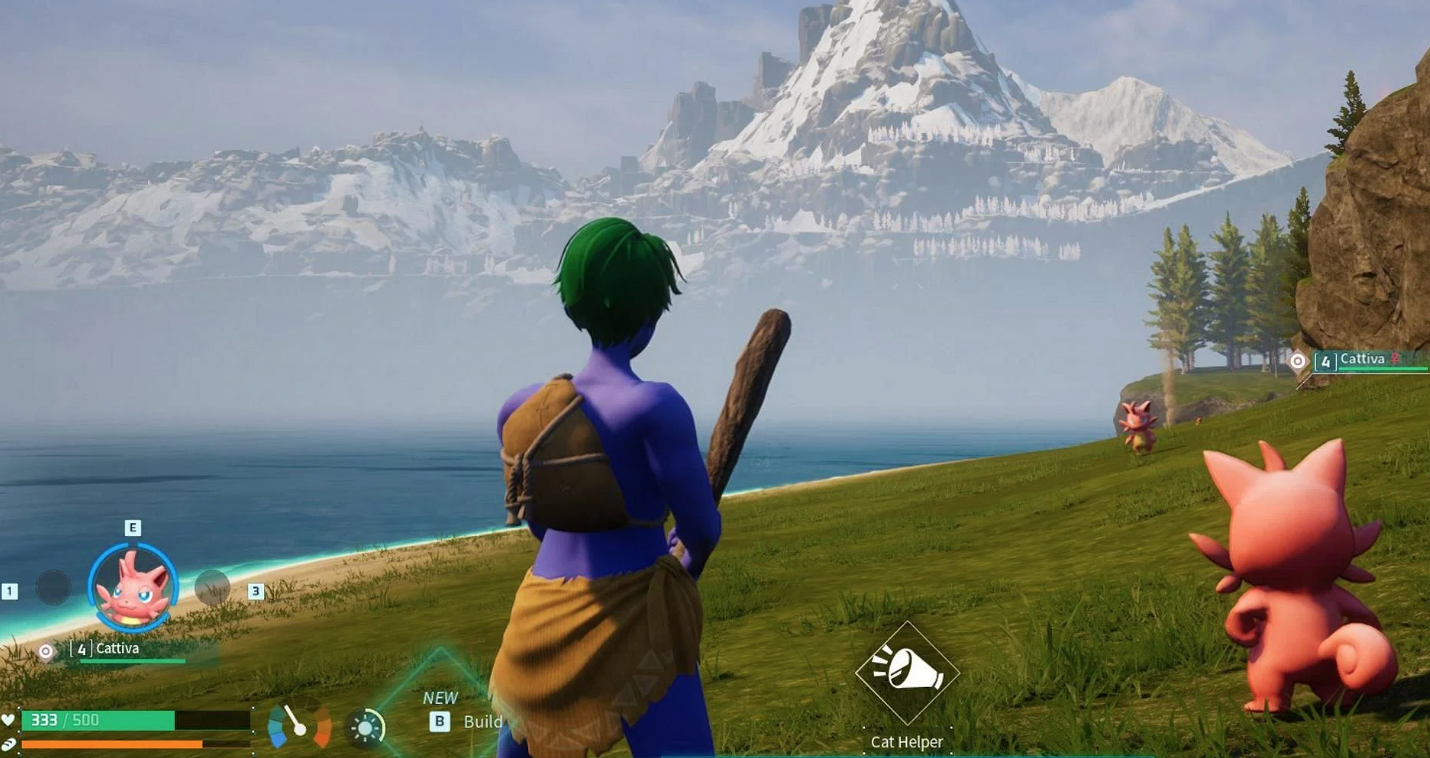Viewport: 1430px width, 758px height.
Task: Click the 333/500 player health bar
Action: [x=102, y=720]
